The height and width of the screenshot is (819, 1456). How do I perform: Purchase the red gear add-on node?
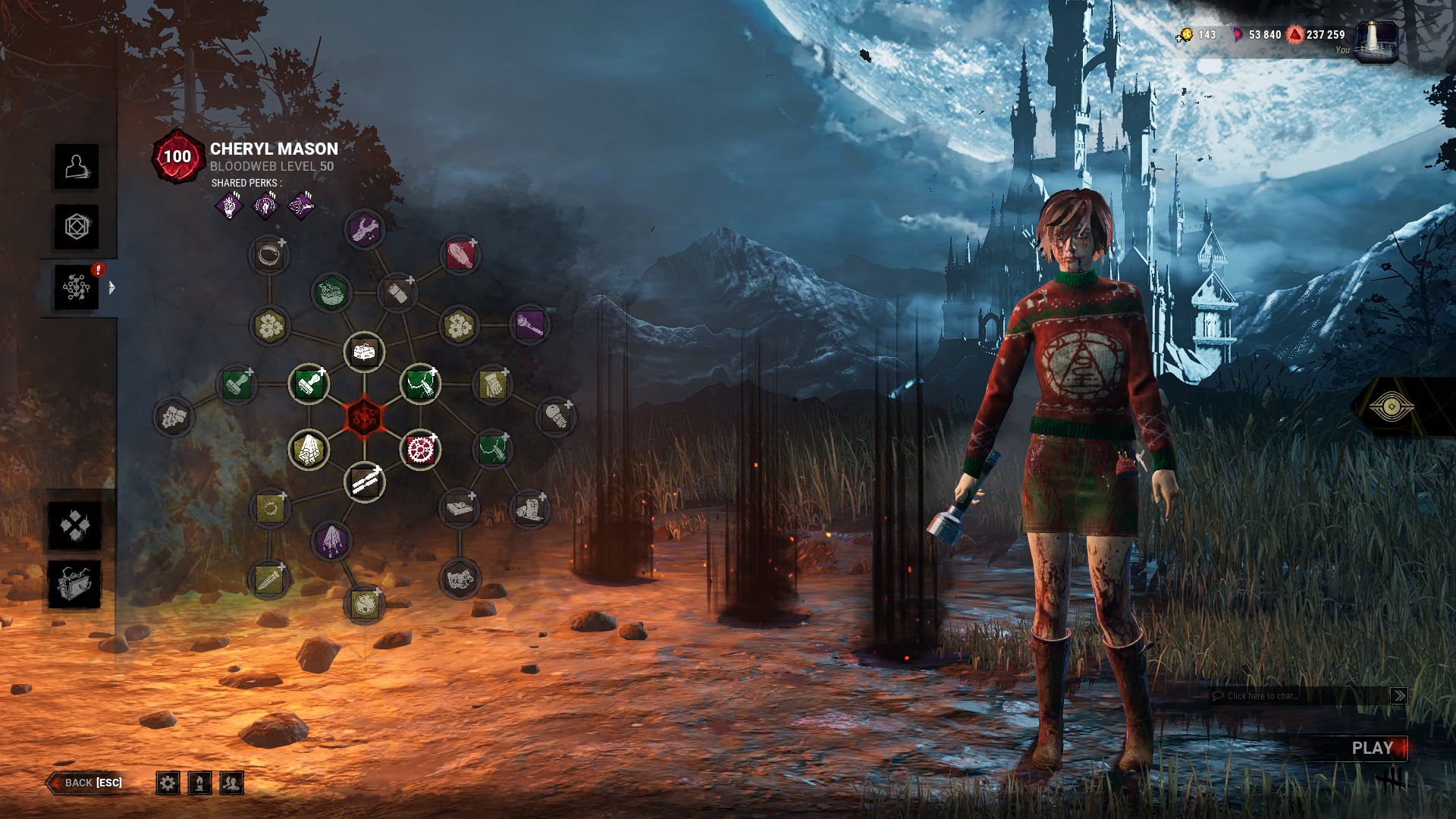point(419,450)
